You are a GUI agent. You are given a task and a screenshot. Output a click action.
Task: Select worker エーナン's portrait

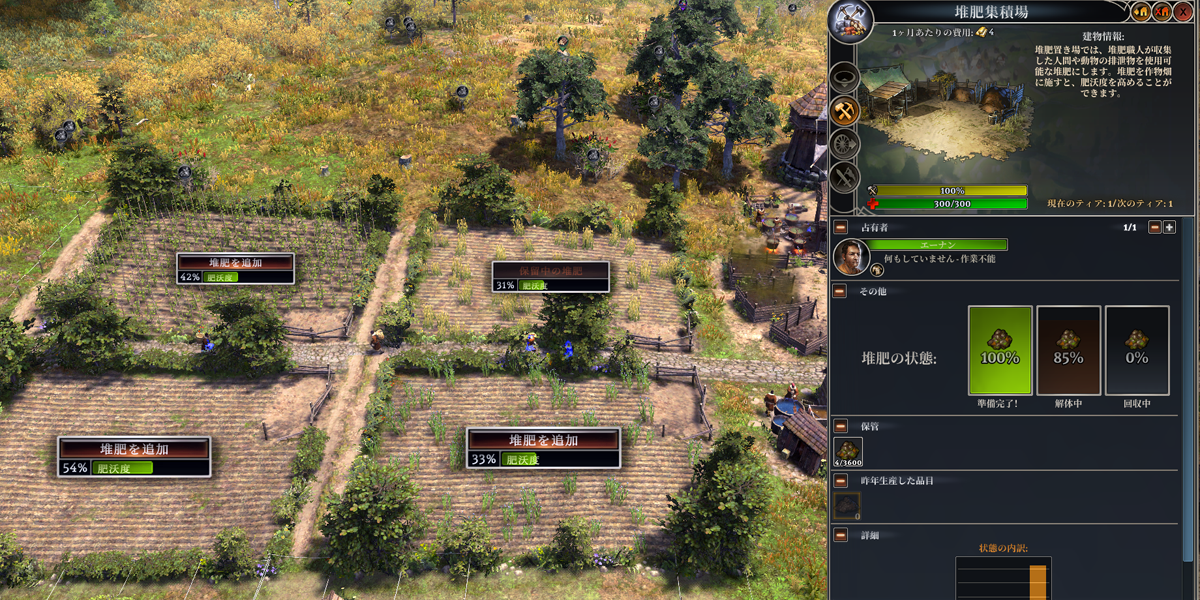[x=850, y=256]
